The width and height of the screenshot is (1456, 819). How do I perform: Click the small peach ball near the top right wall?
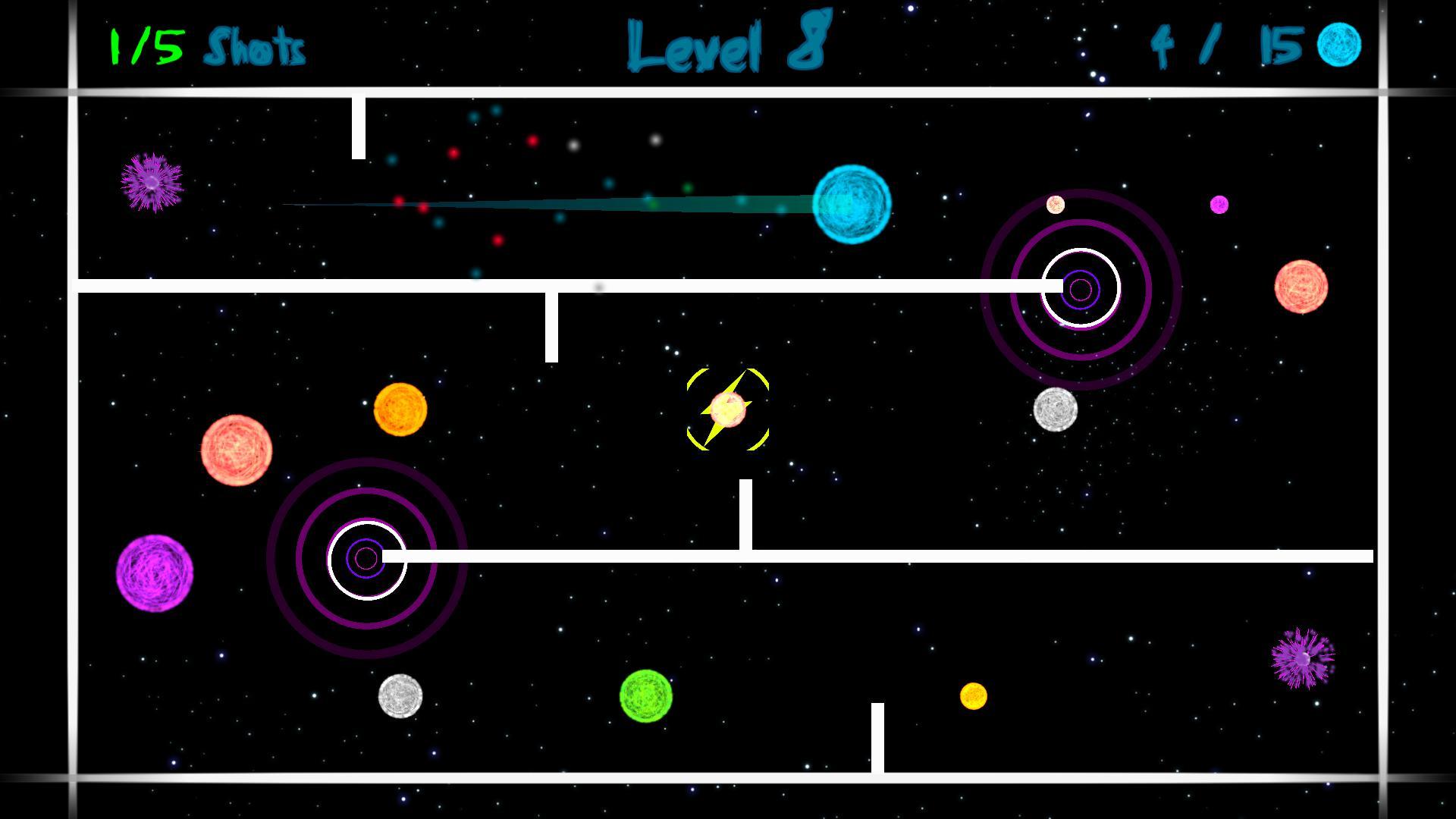point(1054,203)
